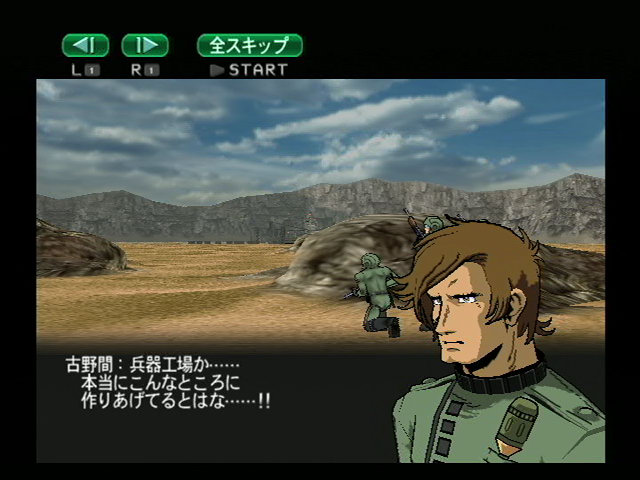Click the 全スキップ skip-all button
Image resolution: width=640 pixels, height=480 pixels.
tap(250, 45)
